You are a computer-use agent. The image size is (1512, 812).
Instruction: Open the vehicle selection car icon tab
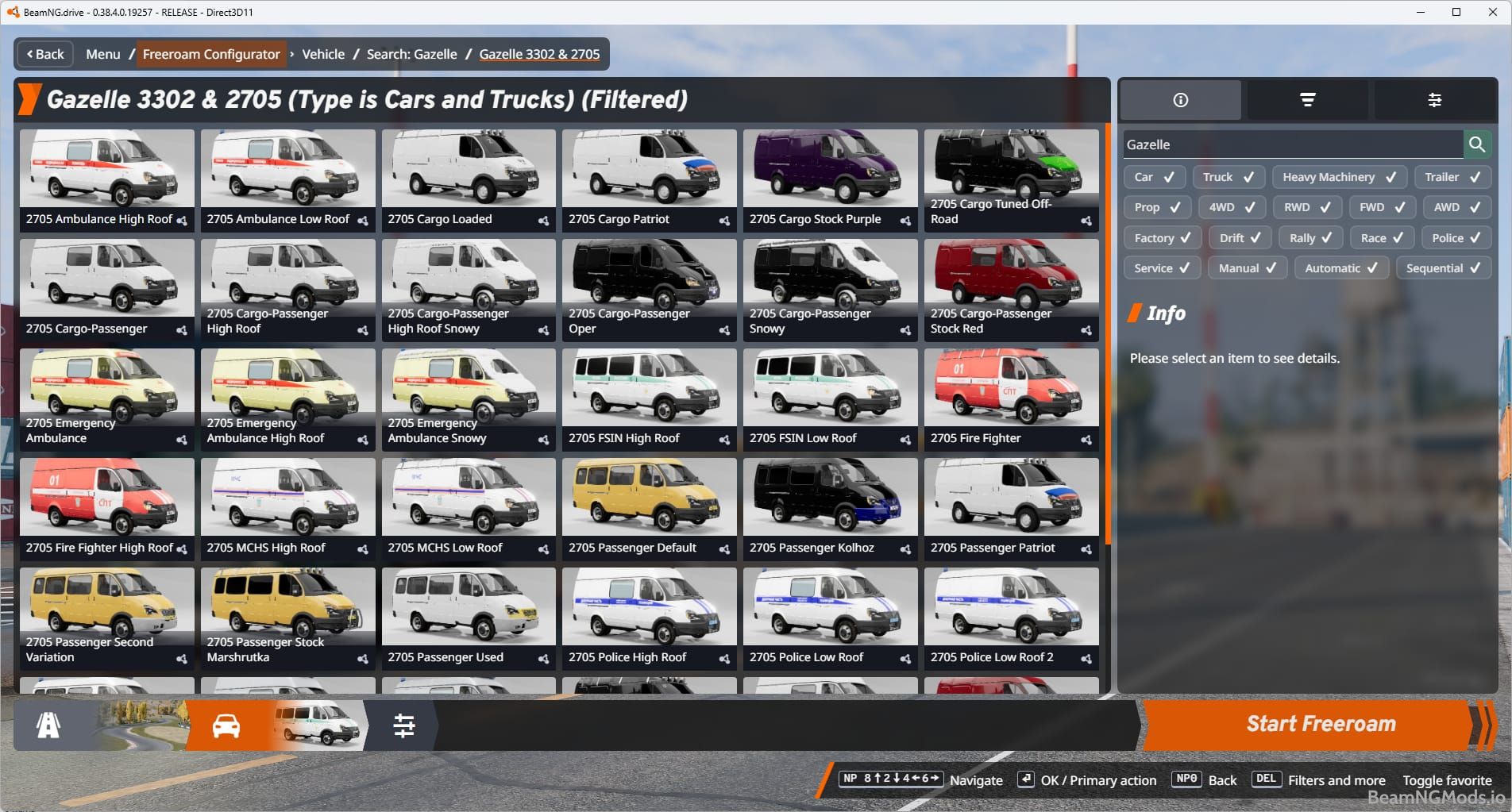click(226, 723)
